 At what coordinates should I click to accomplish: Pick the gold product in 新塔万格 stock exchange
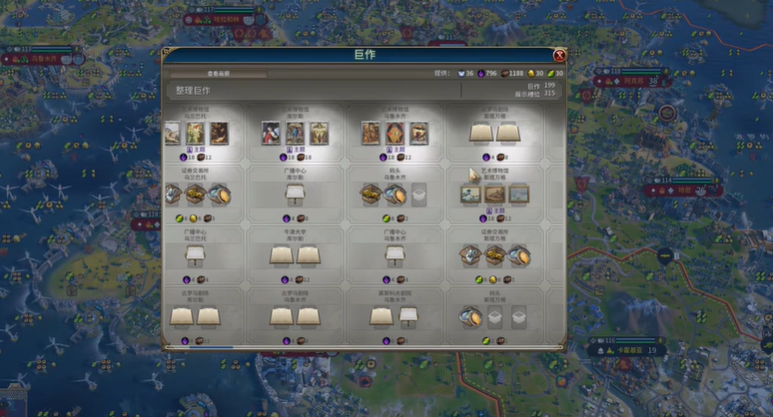coord(494,256)
